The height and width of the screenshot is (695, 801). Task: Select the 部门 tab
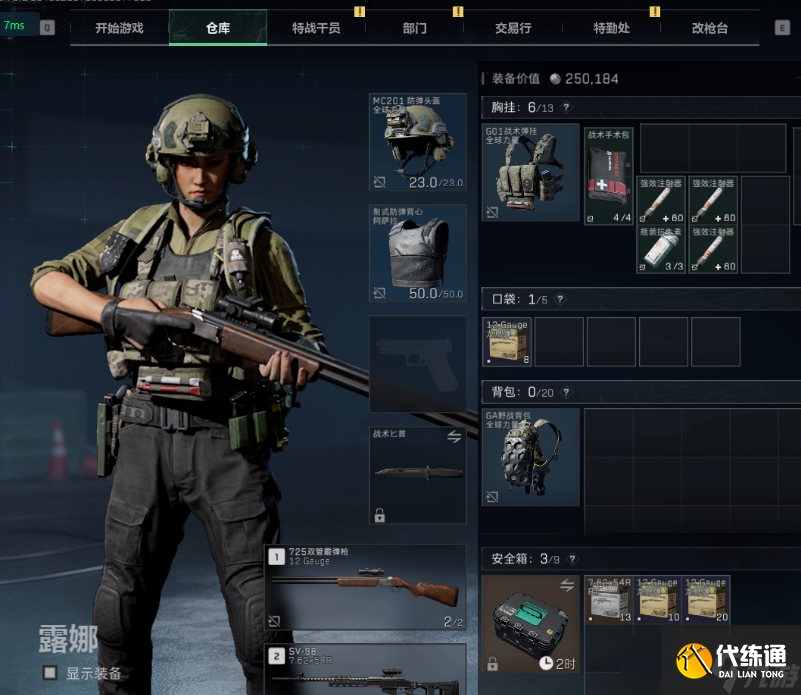tap(414, 28)
